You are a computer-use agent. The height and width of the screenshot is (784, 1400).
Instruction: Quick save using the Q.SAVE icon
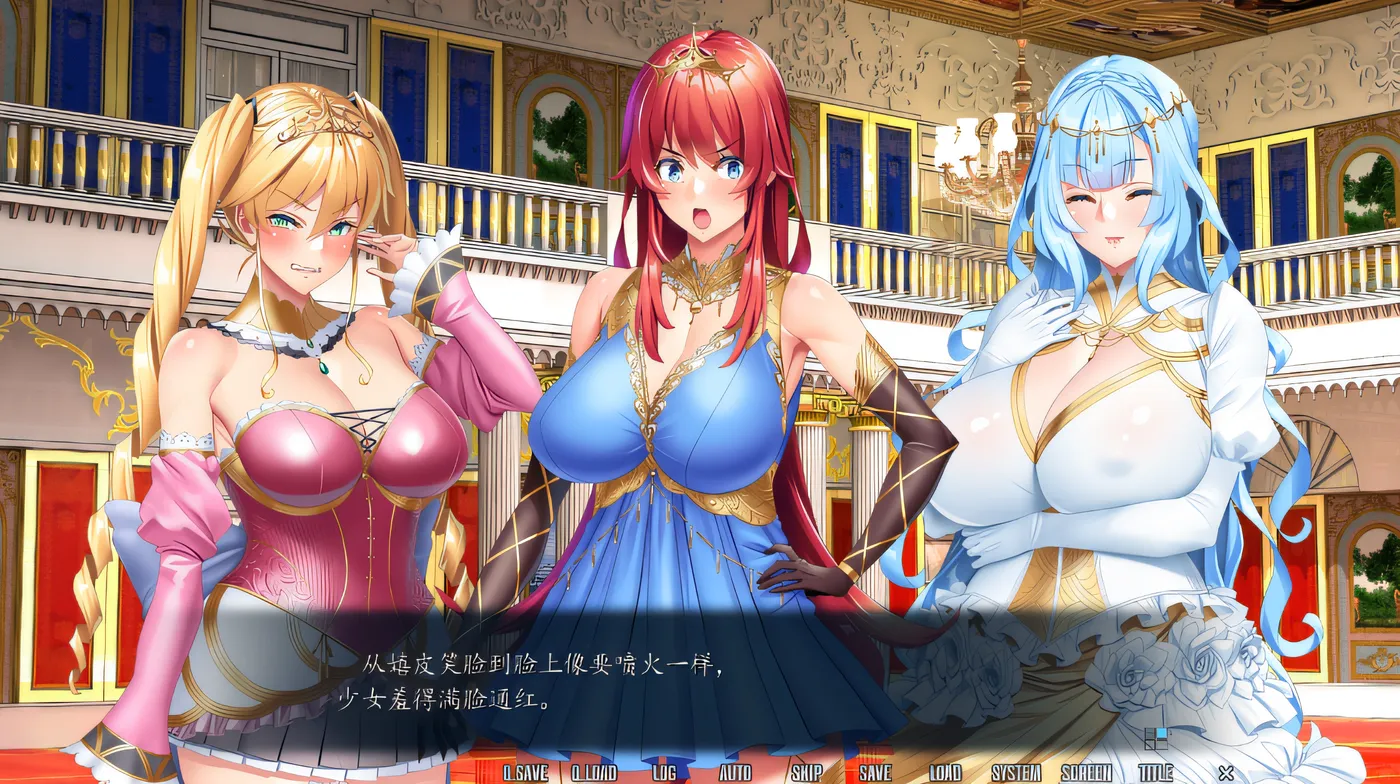tap(524, 771)
